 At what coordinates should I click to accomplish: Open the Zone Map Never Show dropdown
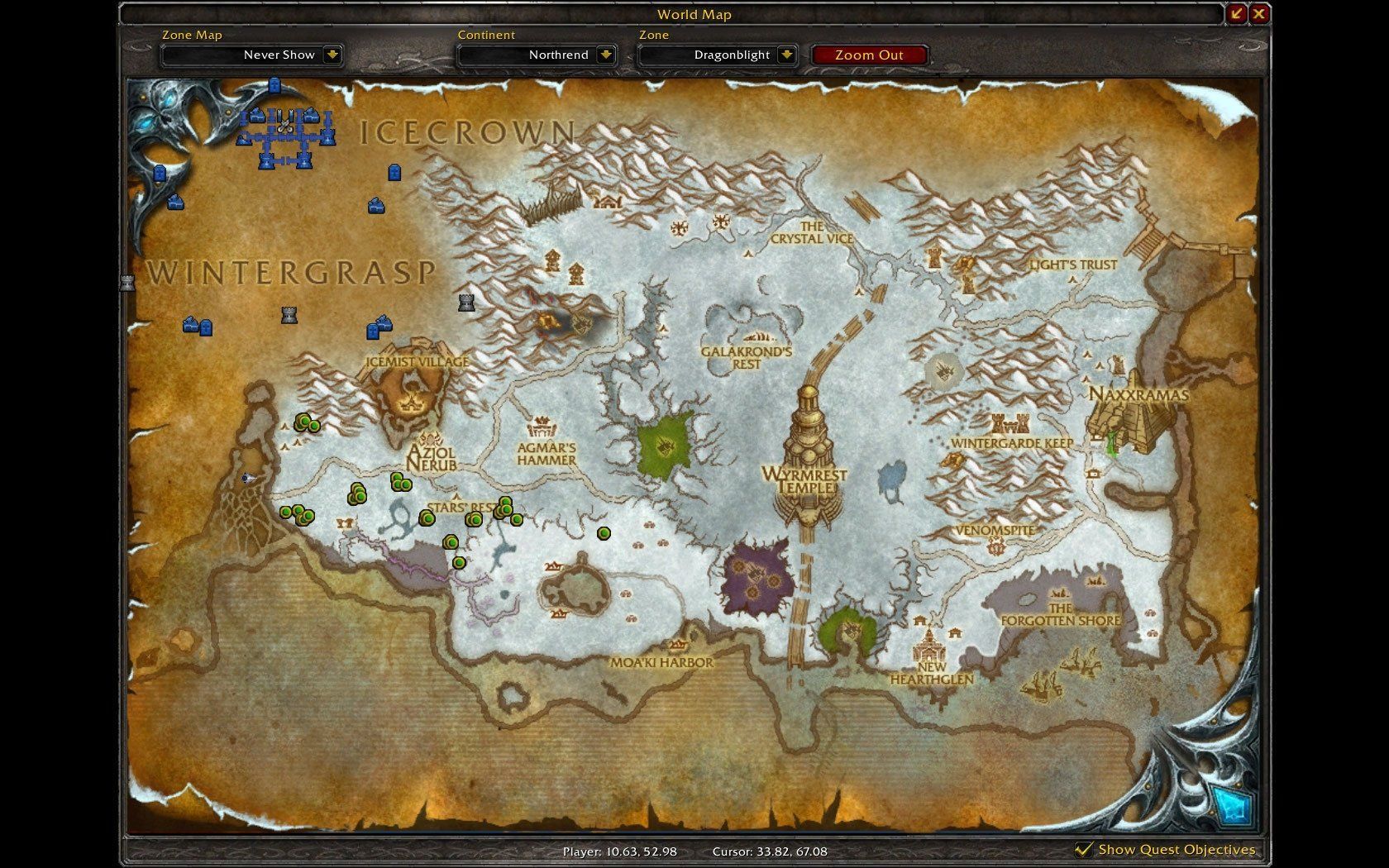(x=252, y=55)
